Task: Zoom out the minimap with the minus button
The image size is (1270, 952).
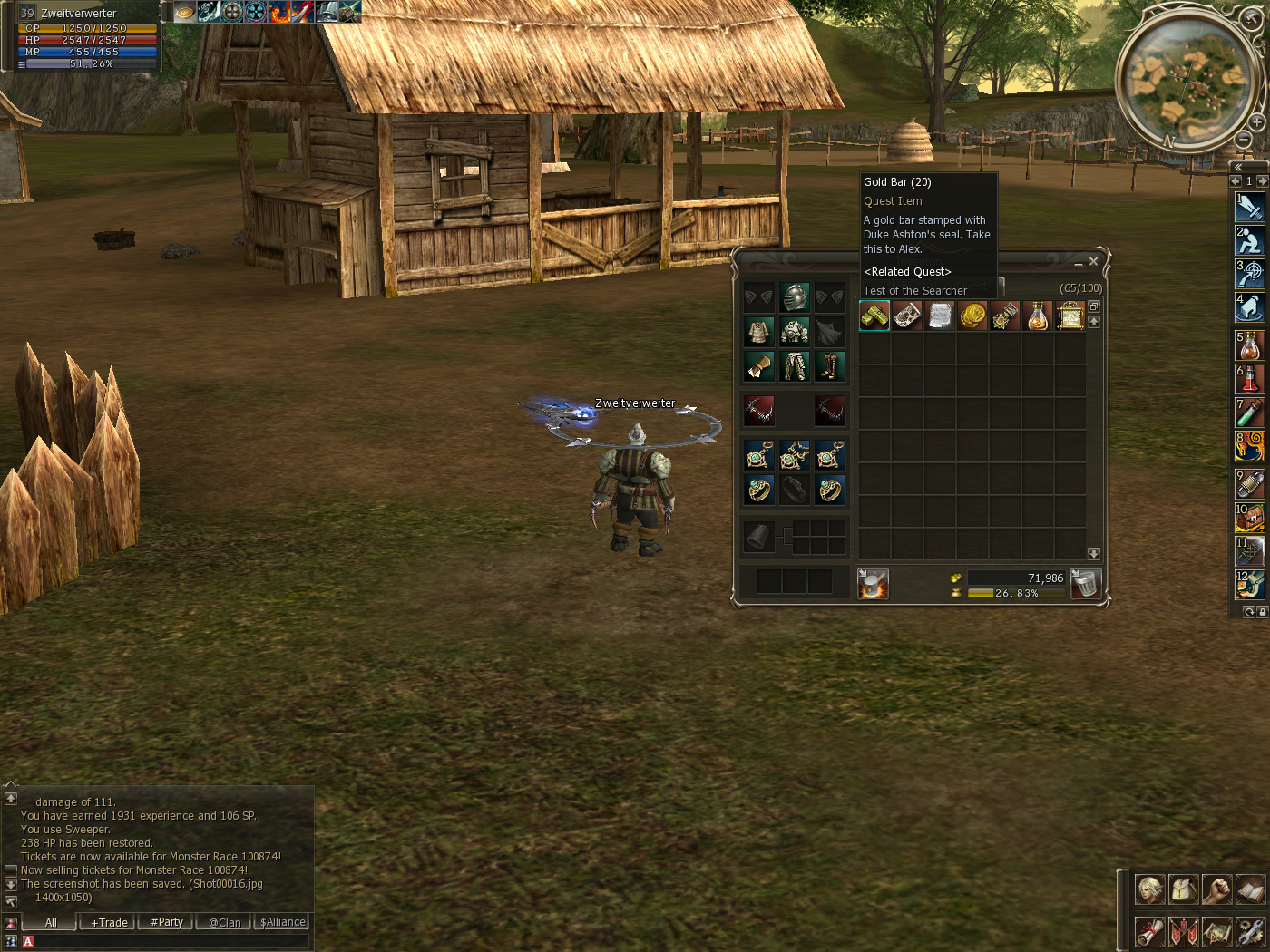Action: pos(1244,140)
